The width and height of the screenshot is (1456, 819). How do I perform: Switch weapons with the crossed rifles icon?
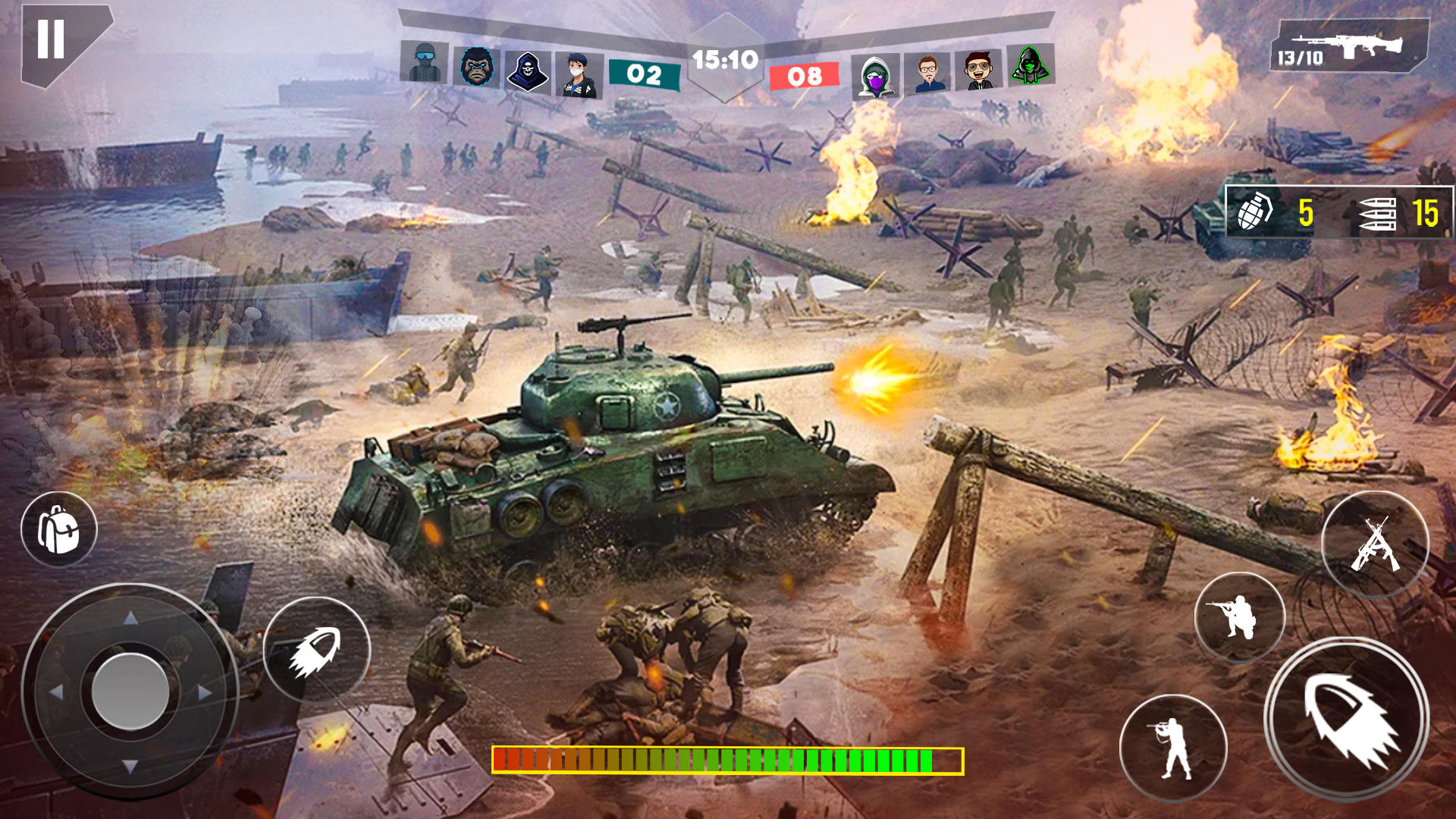[x=1375, y=544]
